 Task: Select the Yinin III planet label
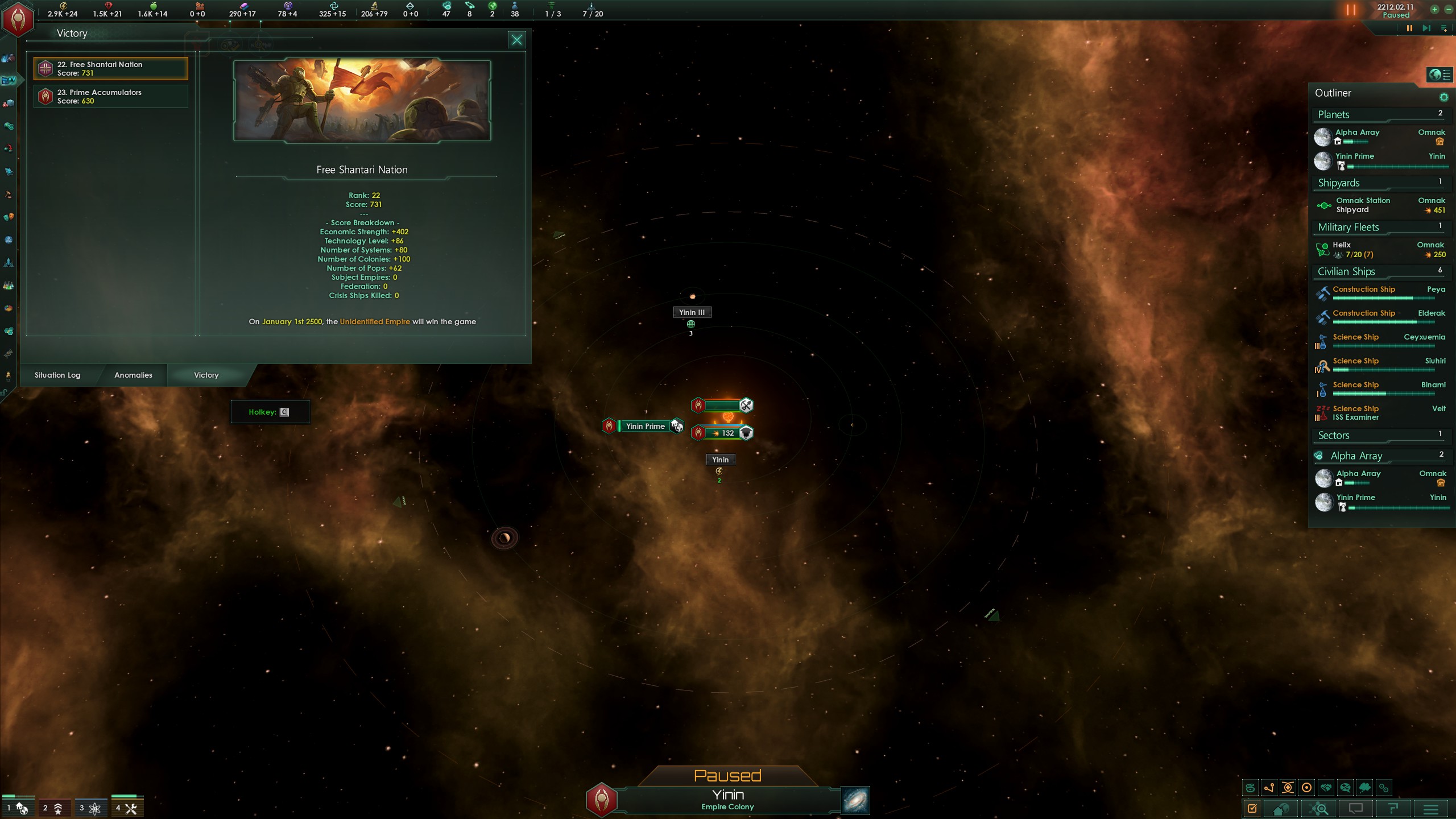pos(692,312)
